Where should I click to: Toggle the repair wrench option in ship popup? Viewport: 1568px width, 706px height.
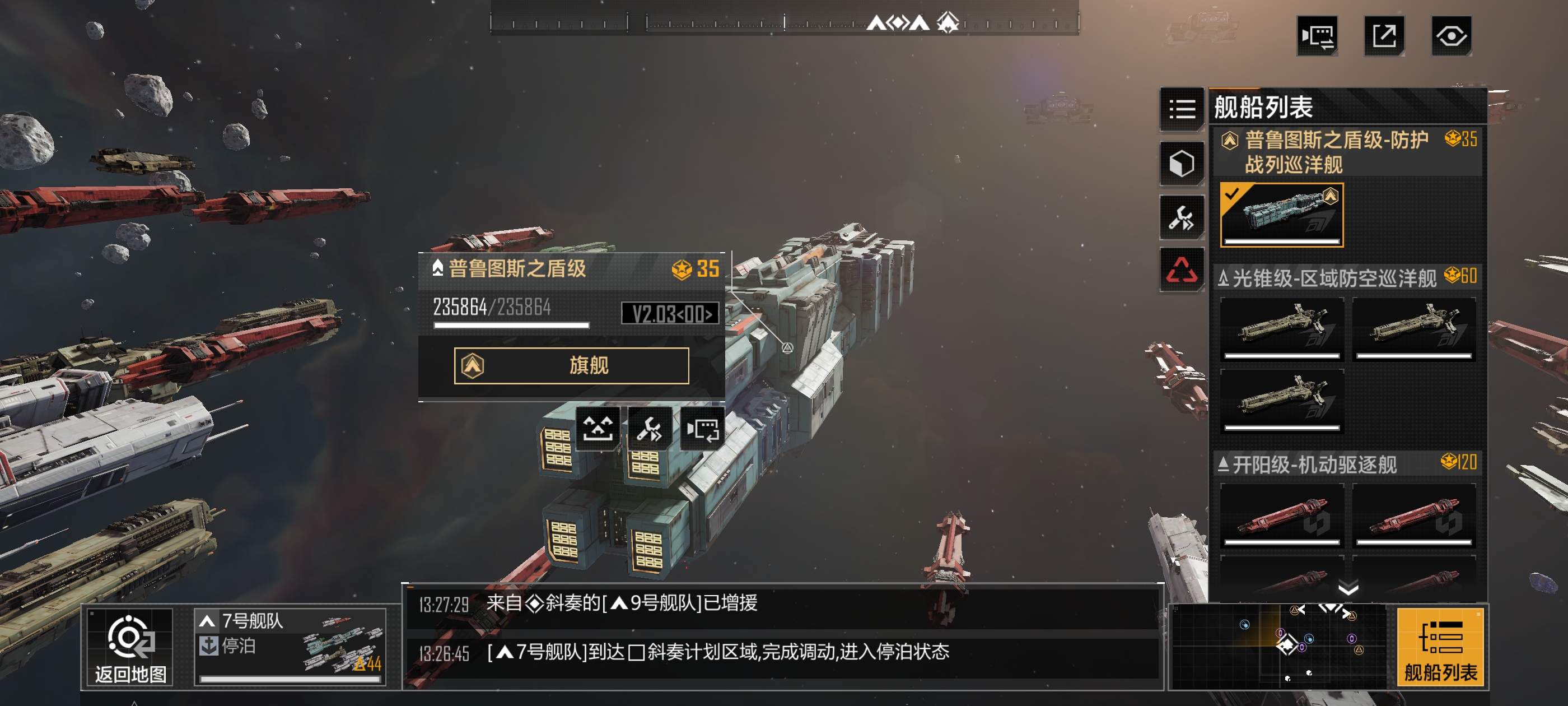650,429
